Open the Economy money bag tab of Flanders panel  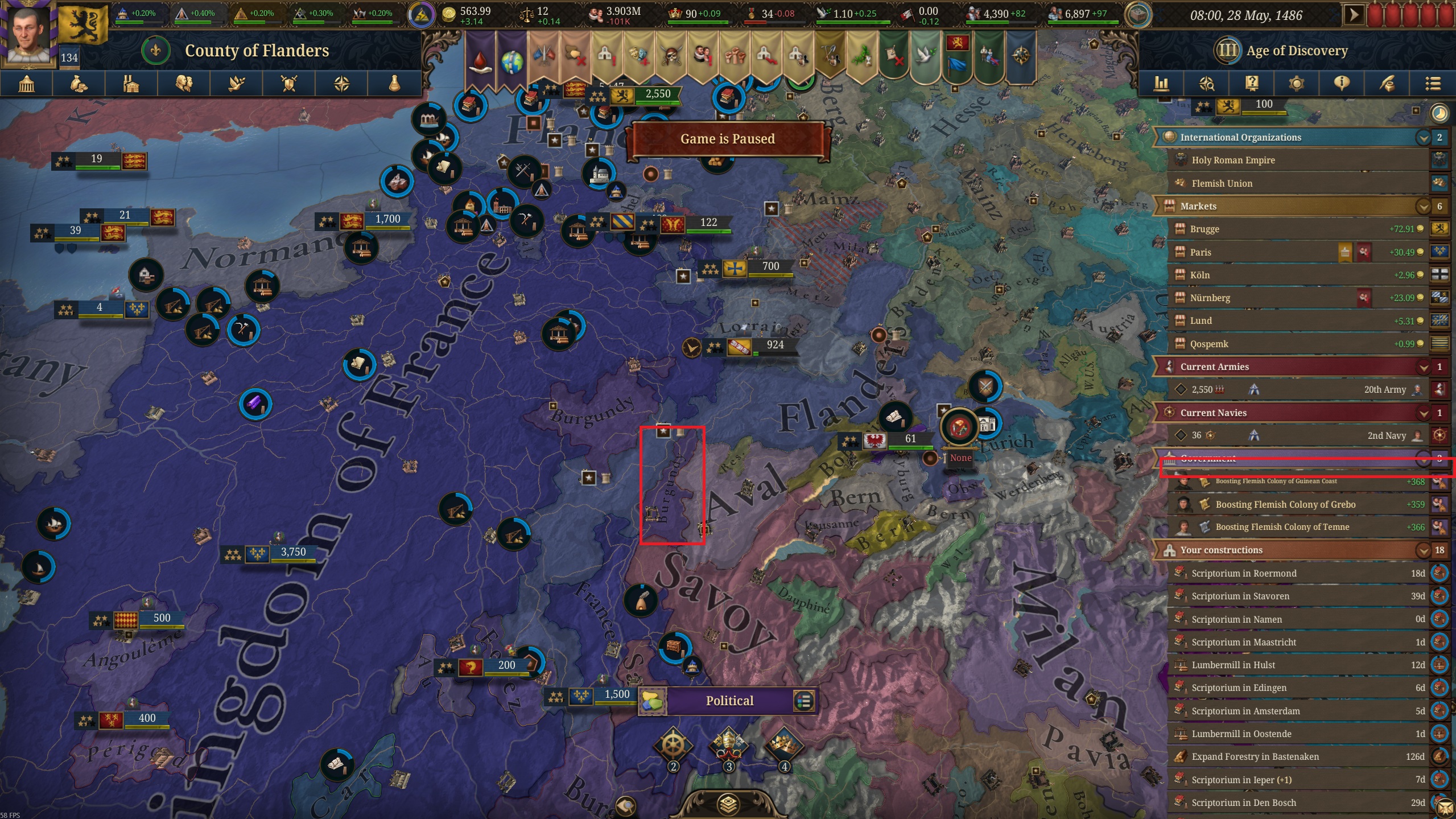pyautogui.click(x=78, y=84)
